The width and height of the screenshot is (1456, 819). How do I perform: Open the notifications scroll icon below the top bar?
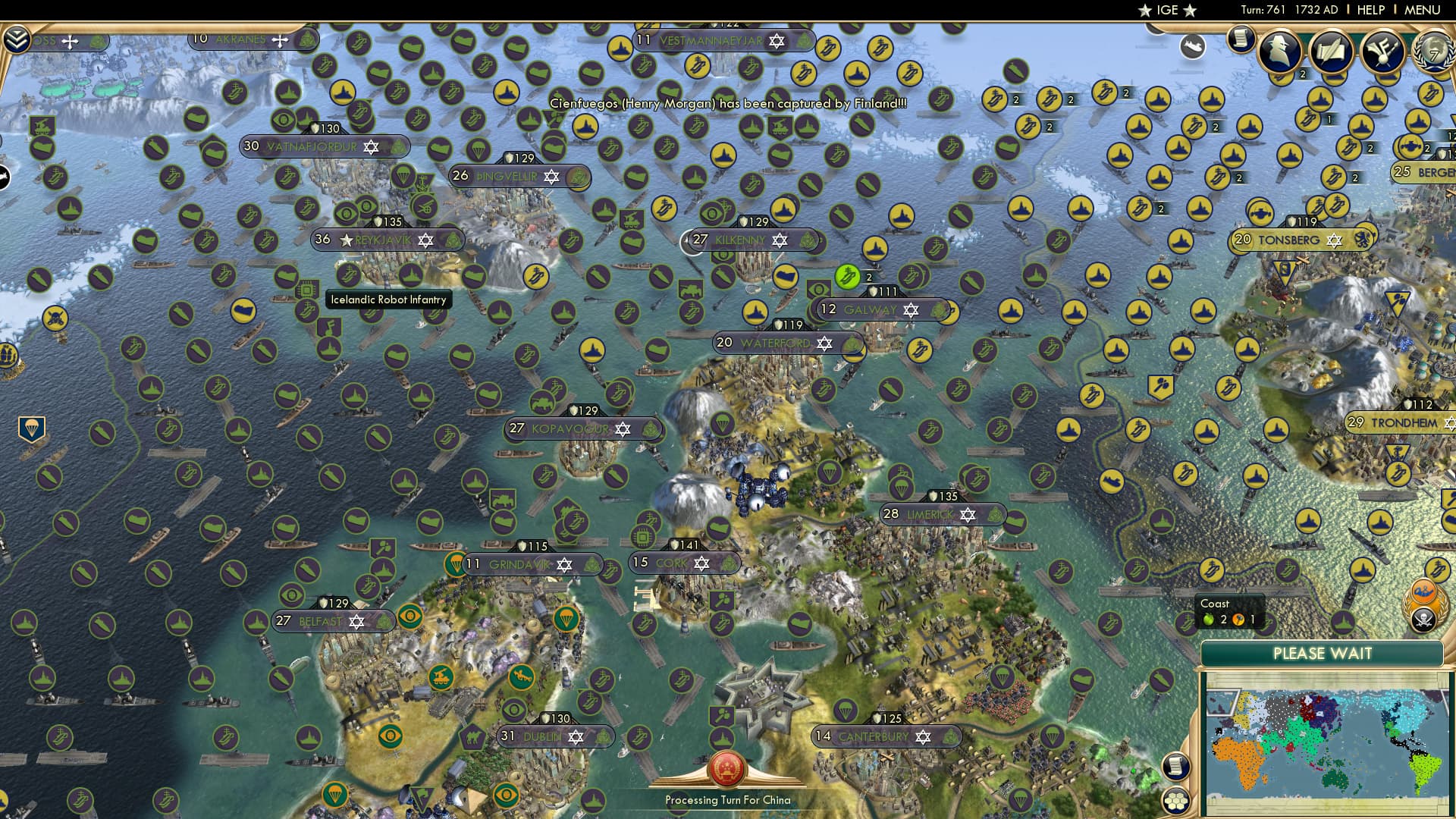click(x=1241, y=41)
